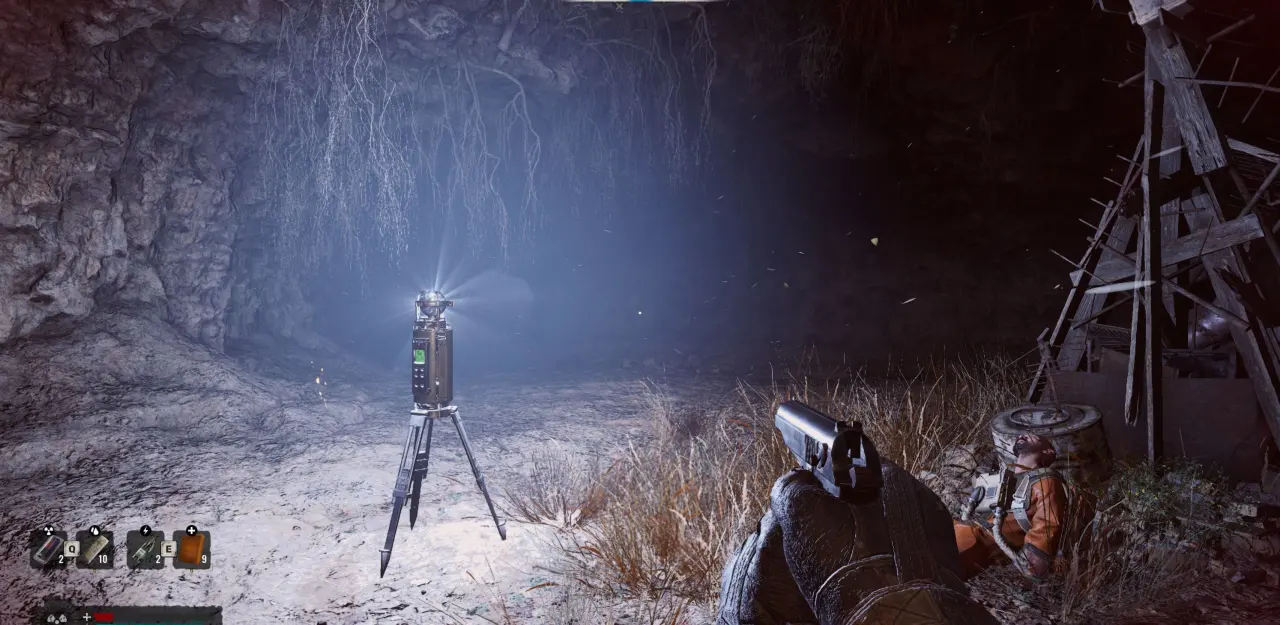
Task: Select the anti-radiation drug quick slot
Action: 48,548
